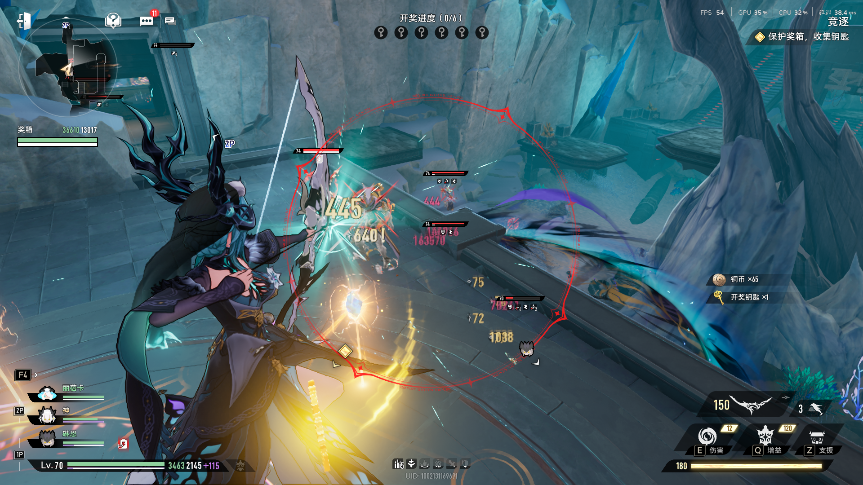863x485 pixels.
Task: Open the message card icon
Action: [169, 19]
